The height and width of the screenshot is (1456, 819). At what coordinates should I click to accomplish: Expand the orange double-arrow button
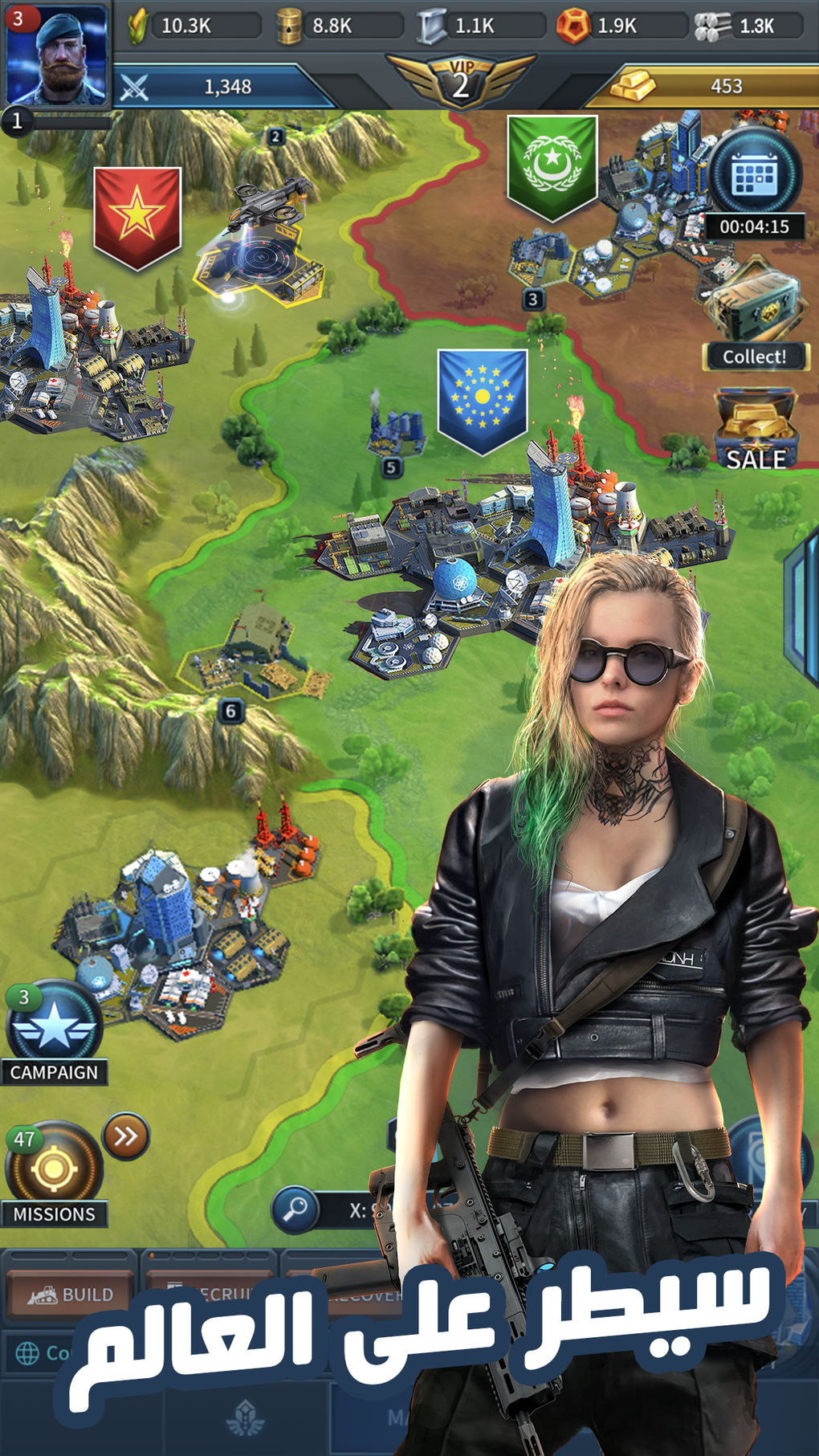click(126, 1136)
